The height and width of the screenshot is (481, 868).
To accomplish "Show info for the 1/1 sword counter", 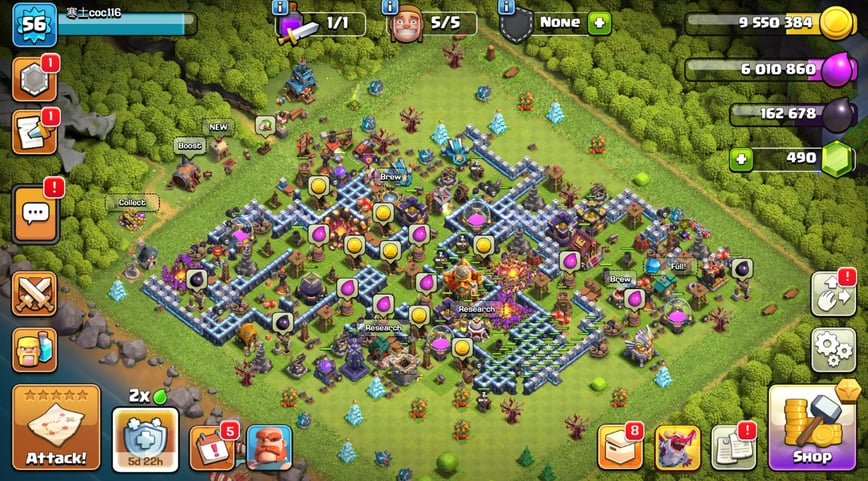I will coord(281,7).
